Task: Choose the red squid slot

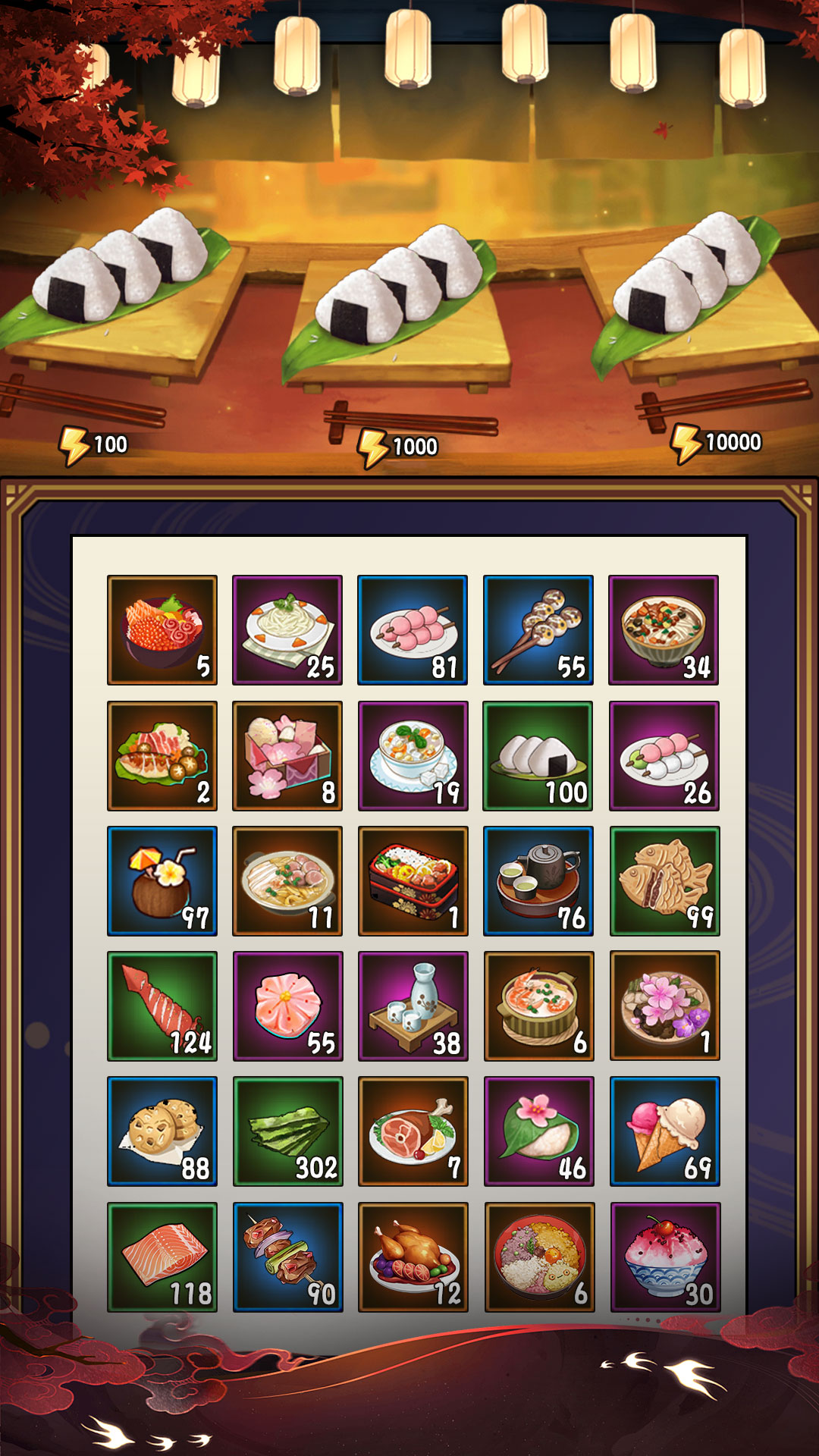Action: [162, 1006]
